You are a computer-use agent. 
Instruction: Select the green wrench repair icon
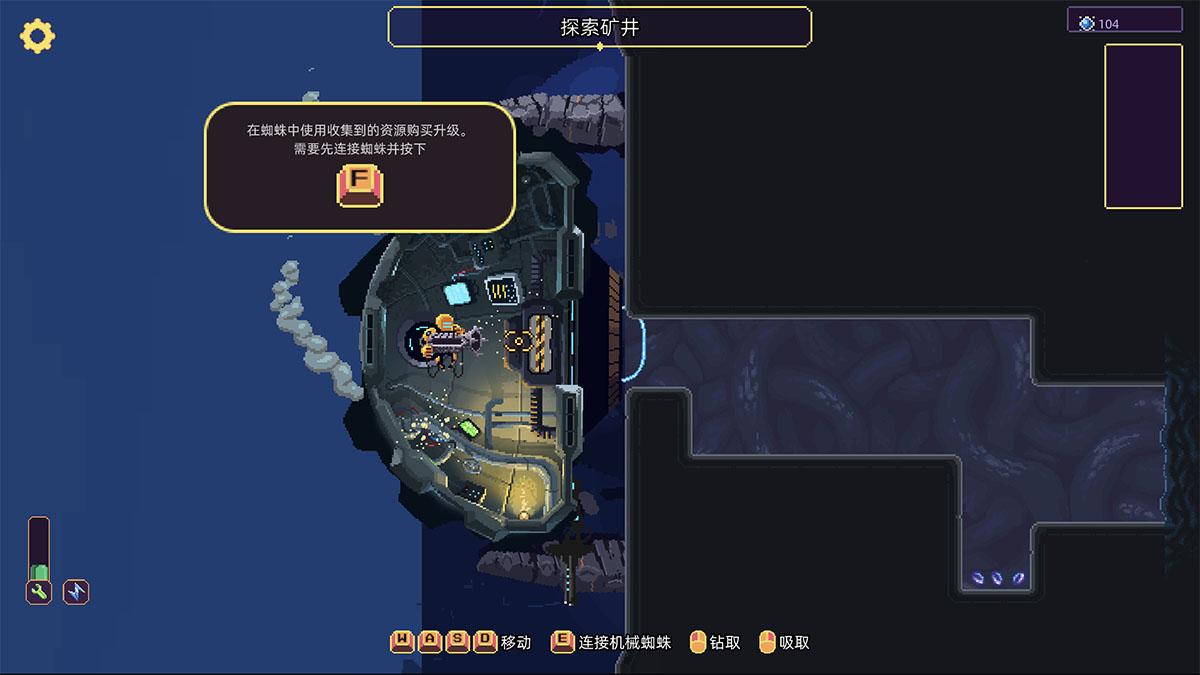39,592
